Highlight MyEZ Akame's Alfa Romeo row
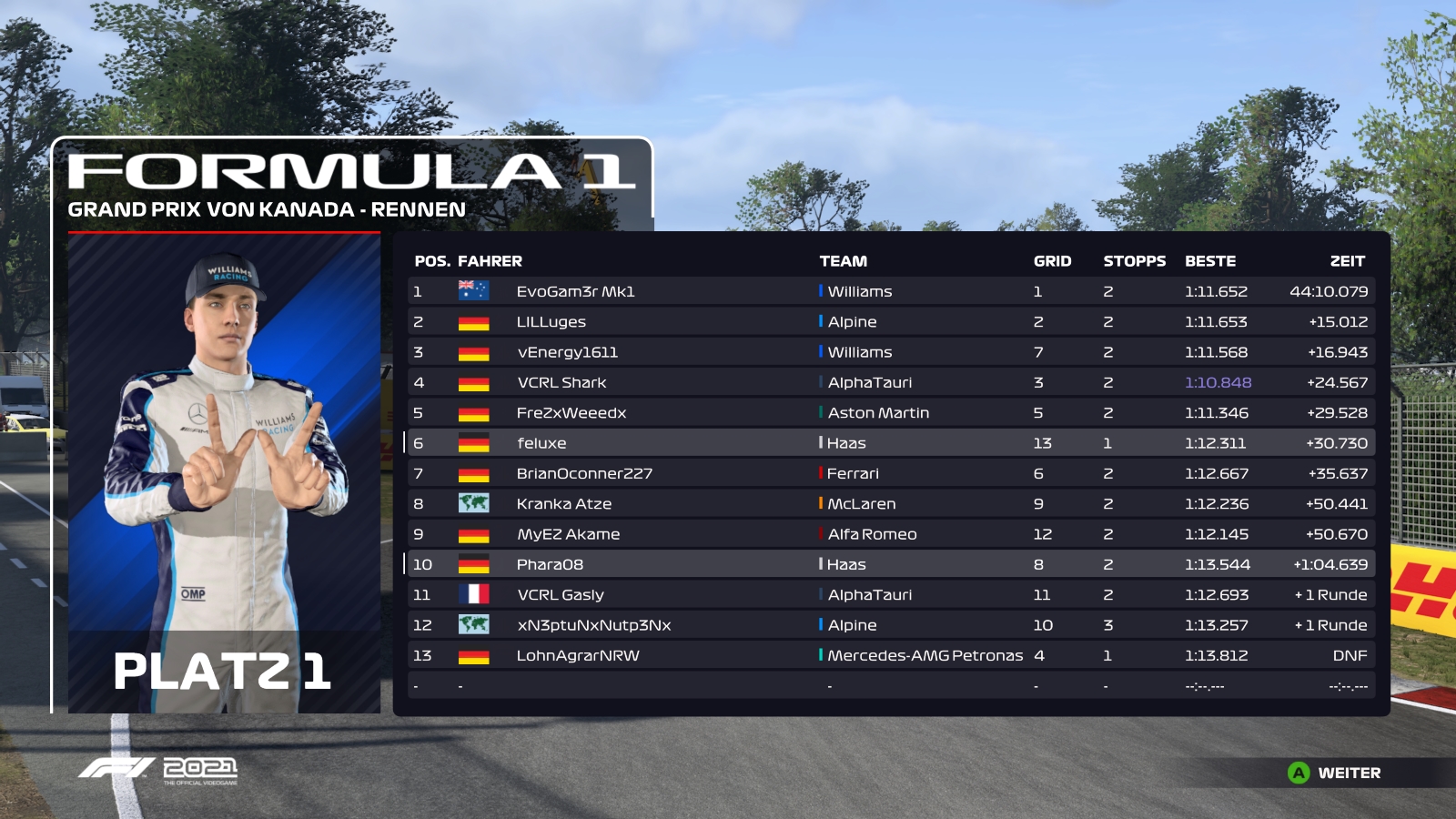1456x819 pixels. [x=890, y=534]
